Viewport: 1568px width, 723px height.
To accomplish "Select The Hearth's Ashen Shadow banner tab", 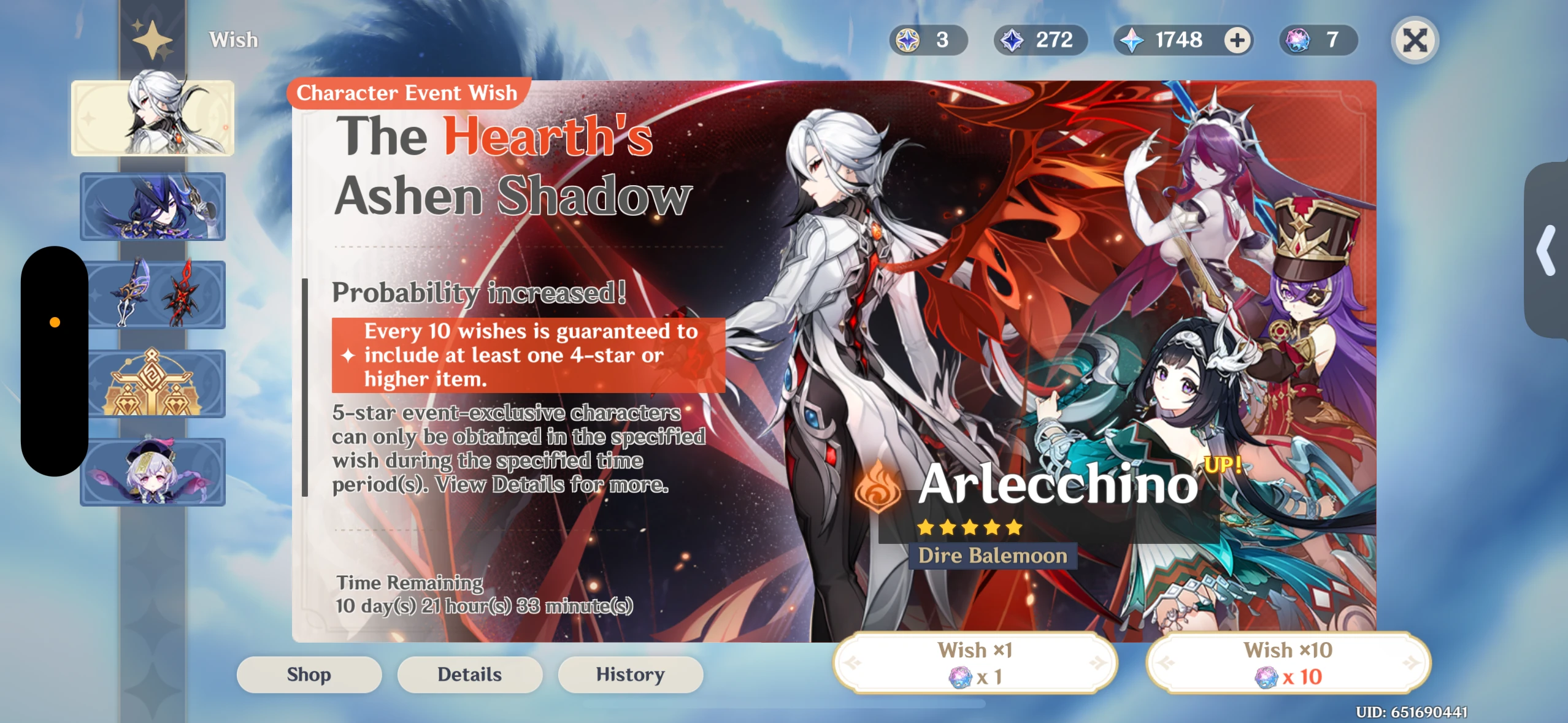I will (152, 117).
